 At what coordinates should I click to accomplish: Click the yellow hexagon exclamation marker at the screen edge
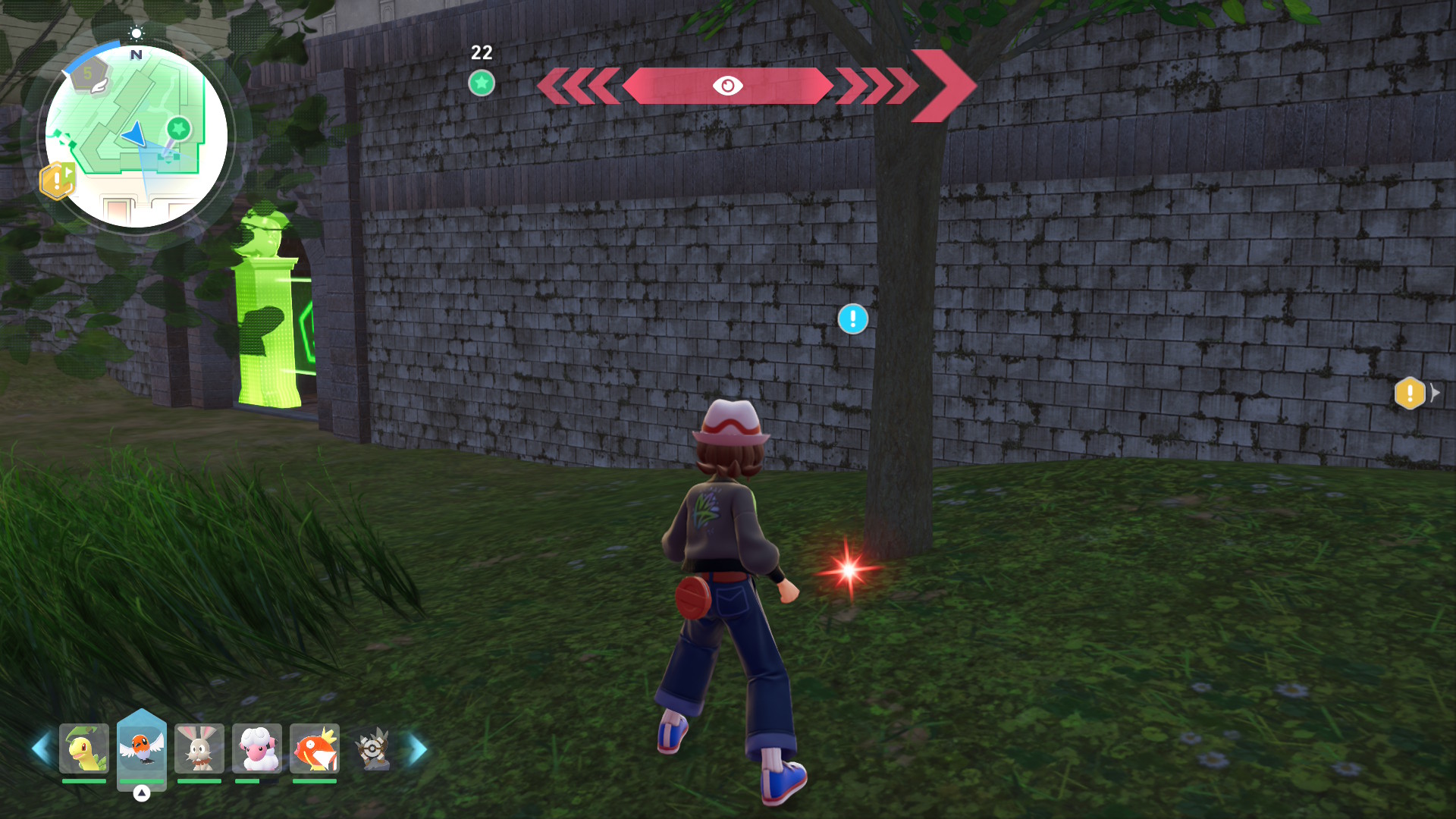pos(1410,393)
